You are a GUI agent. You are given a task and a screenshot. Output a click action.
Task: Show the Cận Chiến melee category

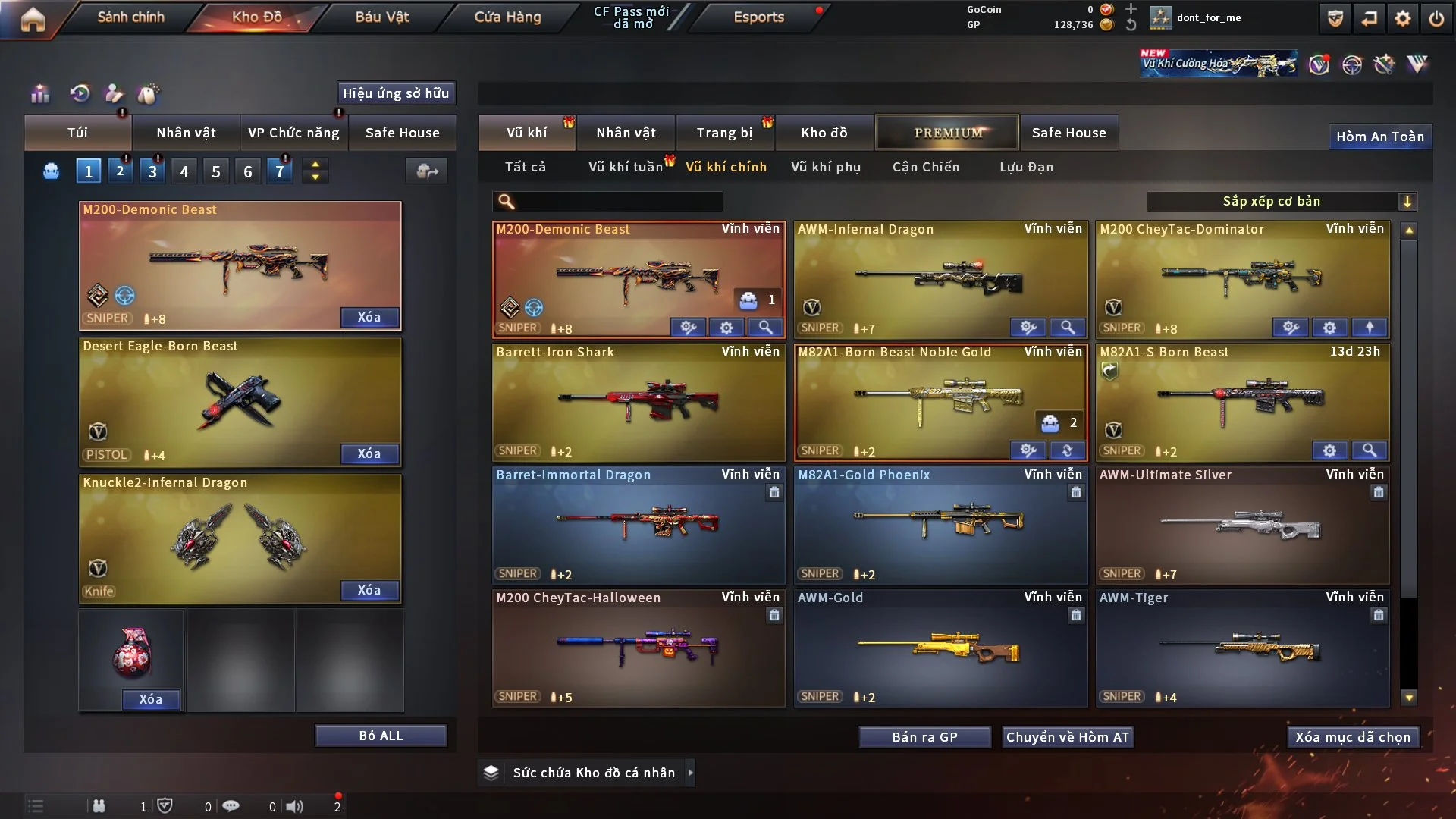[x=926, y=167]
